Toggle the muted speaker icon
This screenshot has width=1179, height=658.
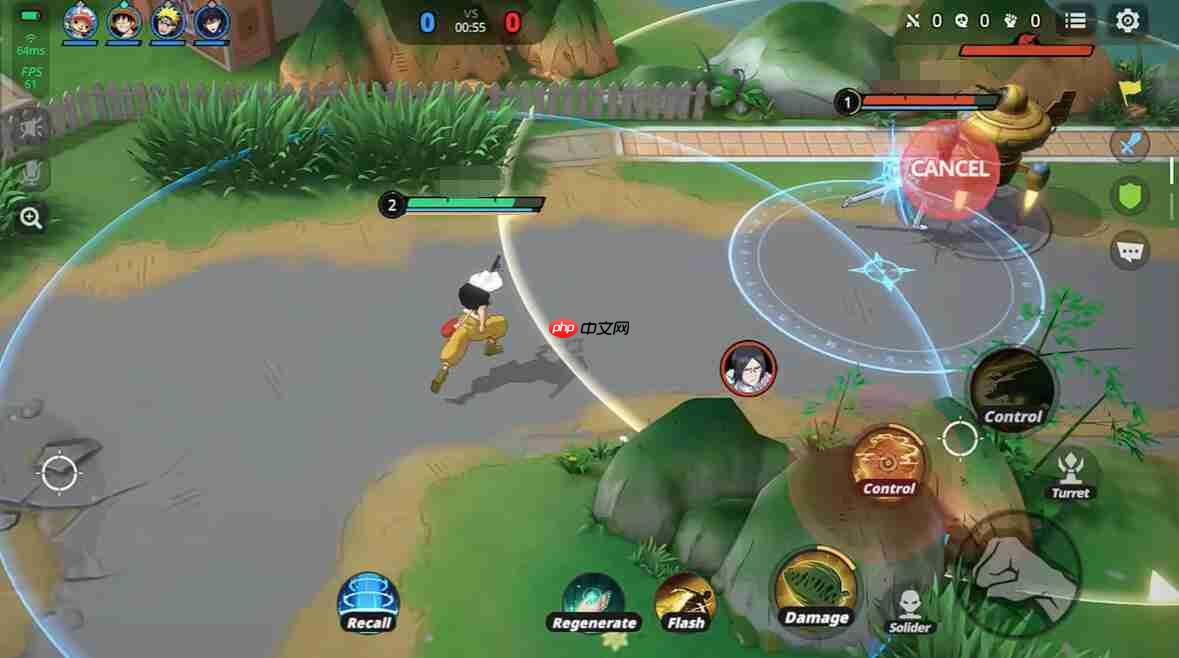pyautogui.click(x=31, y=127)
